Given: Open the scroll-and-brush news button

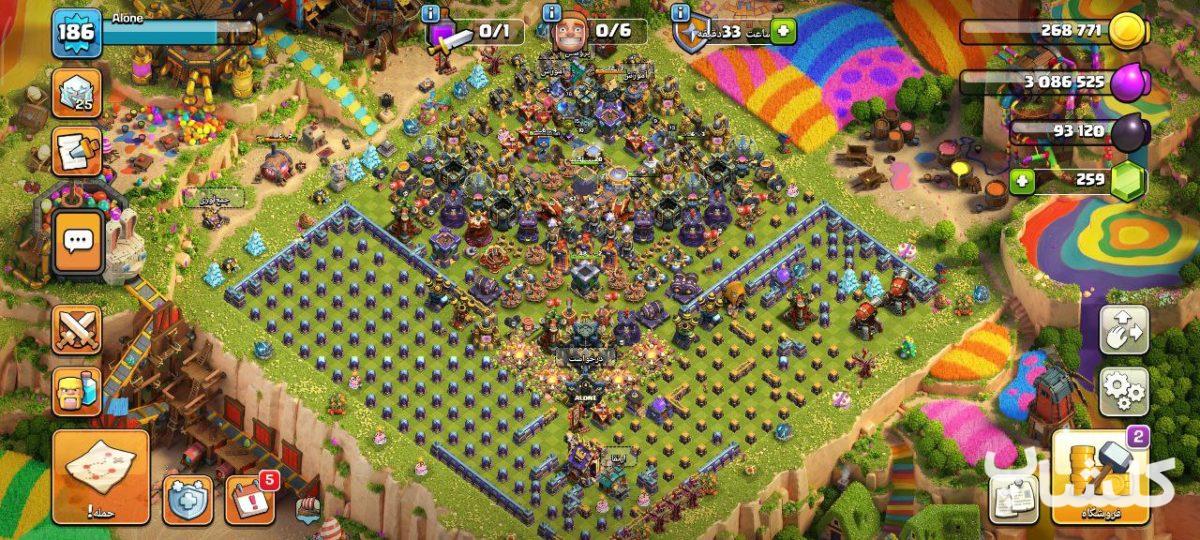Looking at the screenshot, I should tap(77, 152).
